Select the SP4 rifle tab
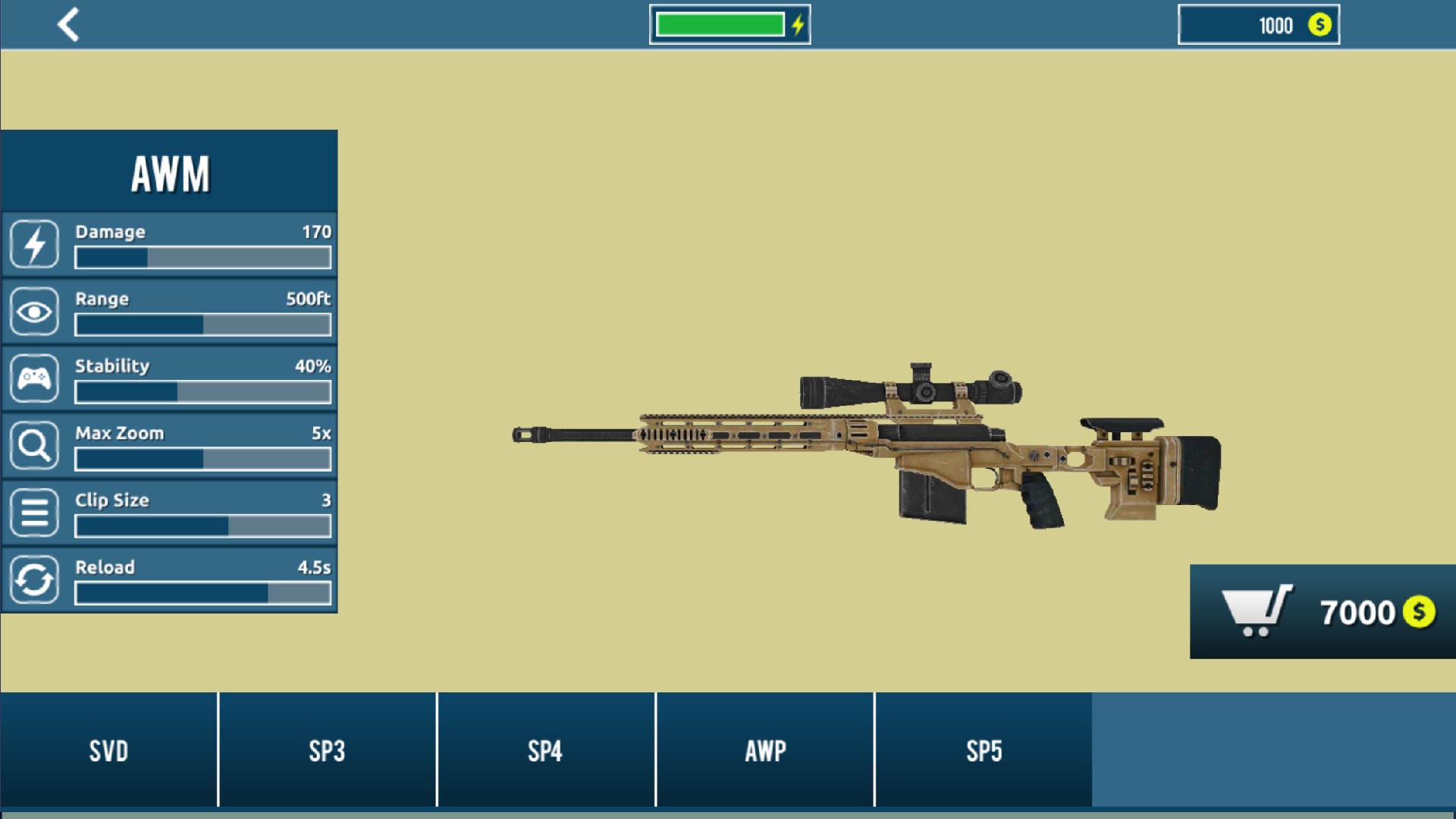The height and width of the screenshot is (819, 1456). [545, 751]
